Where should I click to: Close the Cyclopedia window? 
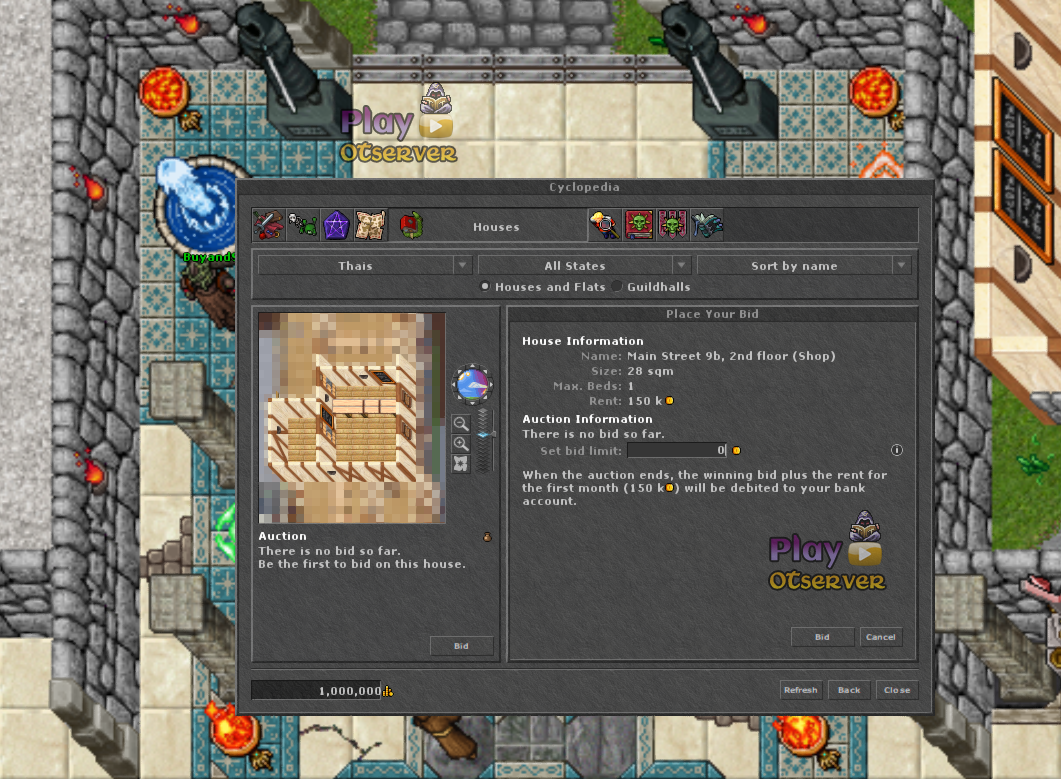(896, 690)
